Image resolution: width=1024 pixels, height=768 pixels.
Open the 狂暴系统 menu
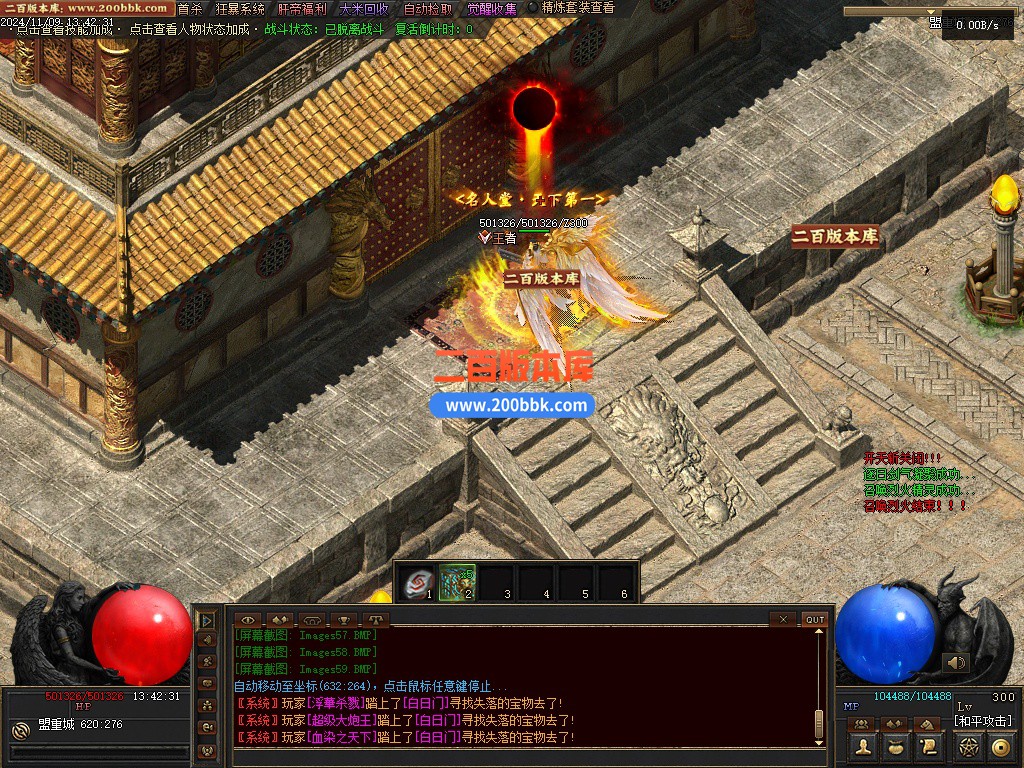click(x=240, y=9)
